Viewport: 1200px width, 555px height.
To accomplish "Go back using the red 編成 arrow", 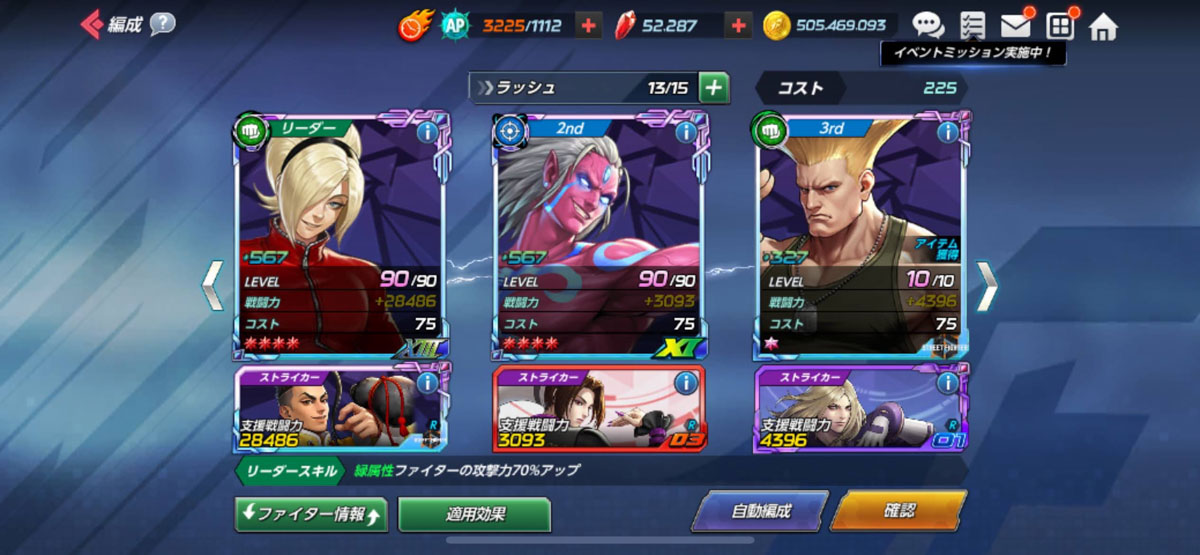I will [92, 23].
